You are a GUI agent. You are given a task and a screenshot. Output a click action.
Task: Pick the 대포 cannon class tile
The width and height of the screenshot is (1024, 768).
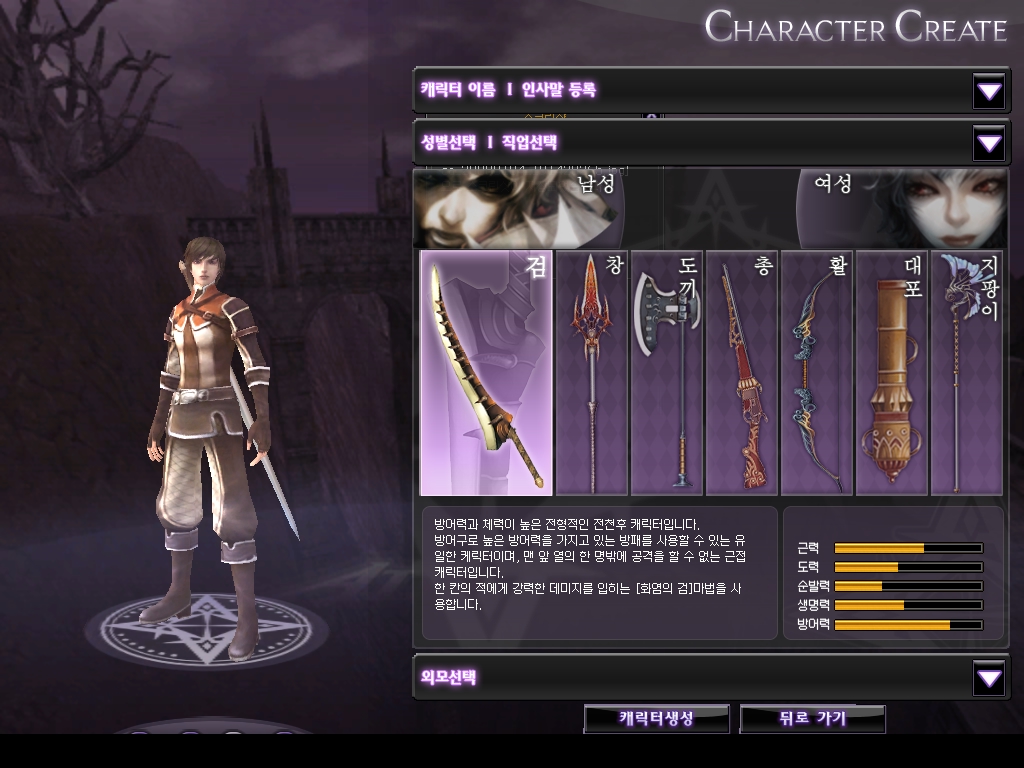click(x=892, y=373)
